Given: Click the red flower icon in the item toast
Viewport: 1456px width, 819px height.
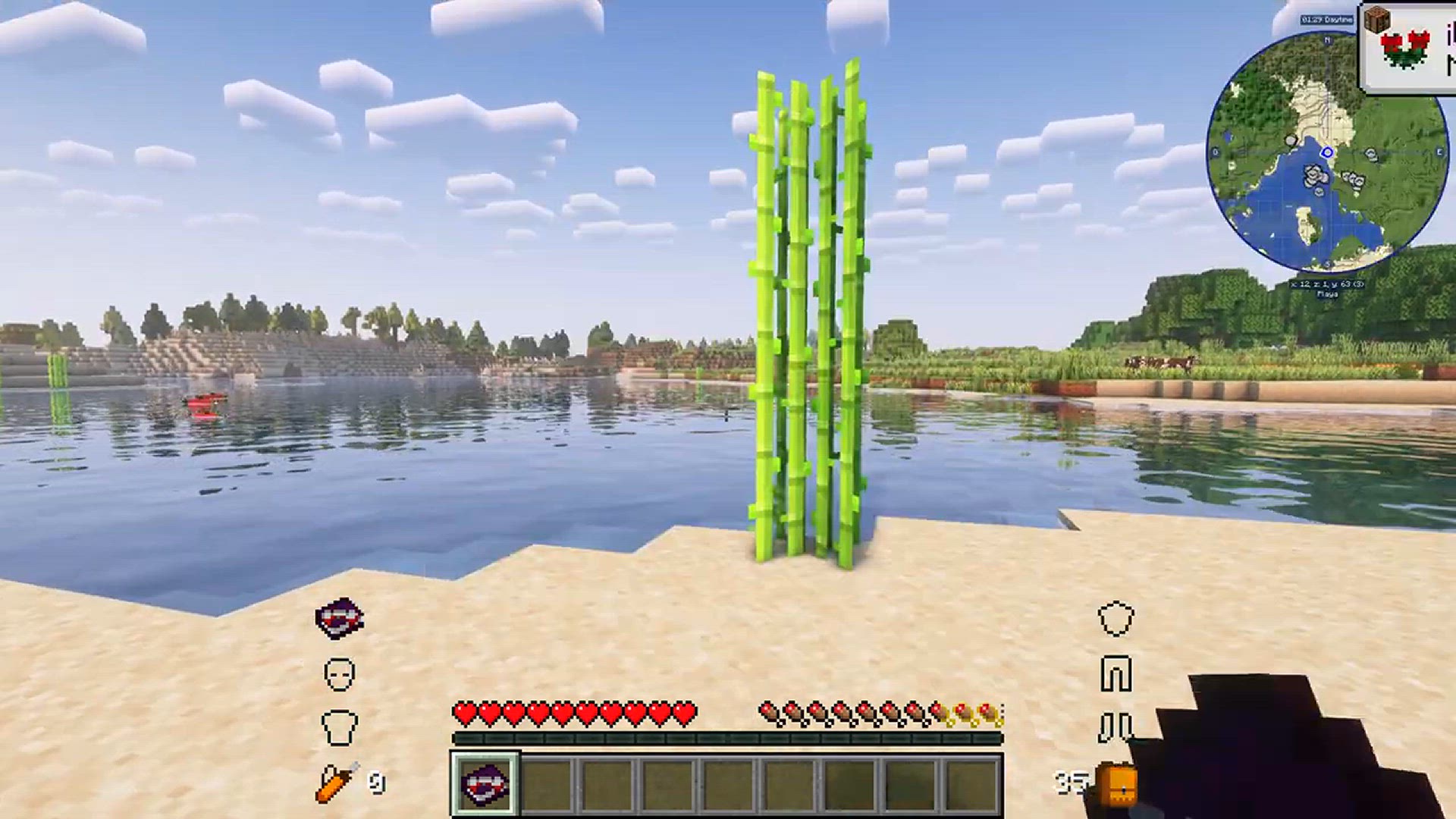Looking at the screenshot, I should [x=1405, y=47].
